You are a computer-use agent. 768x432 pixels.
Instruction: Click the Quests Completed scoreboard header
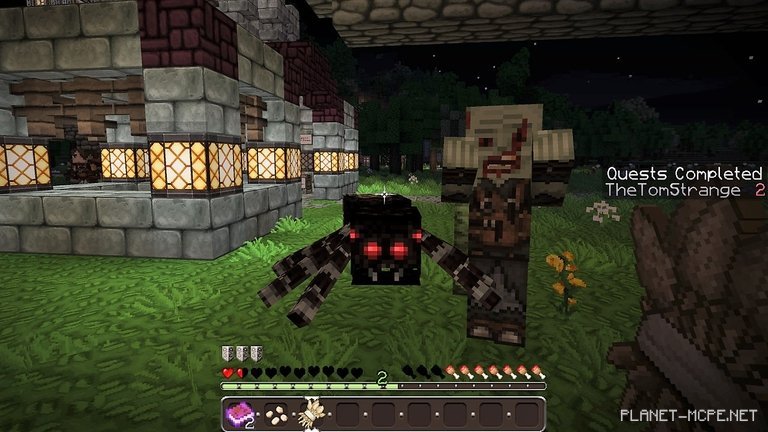pos(684,173)
